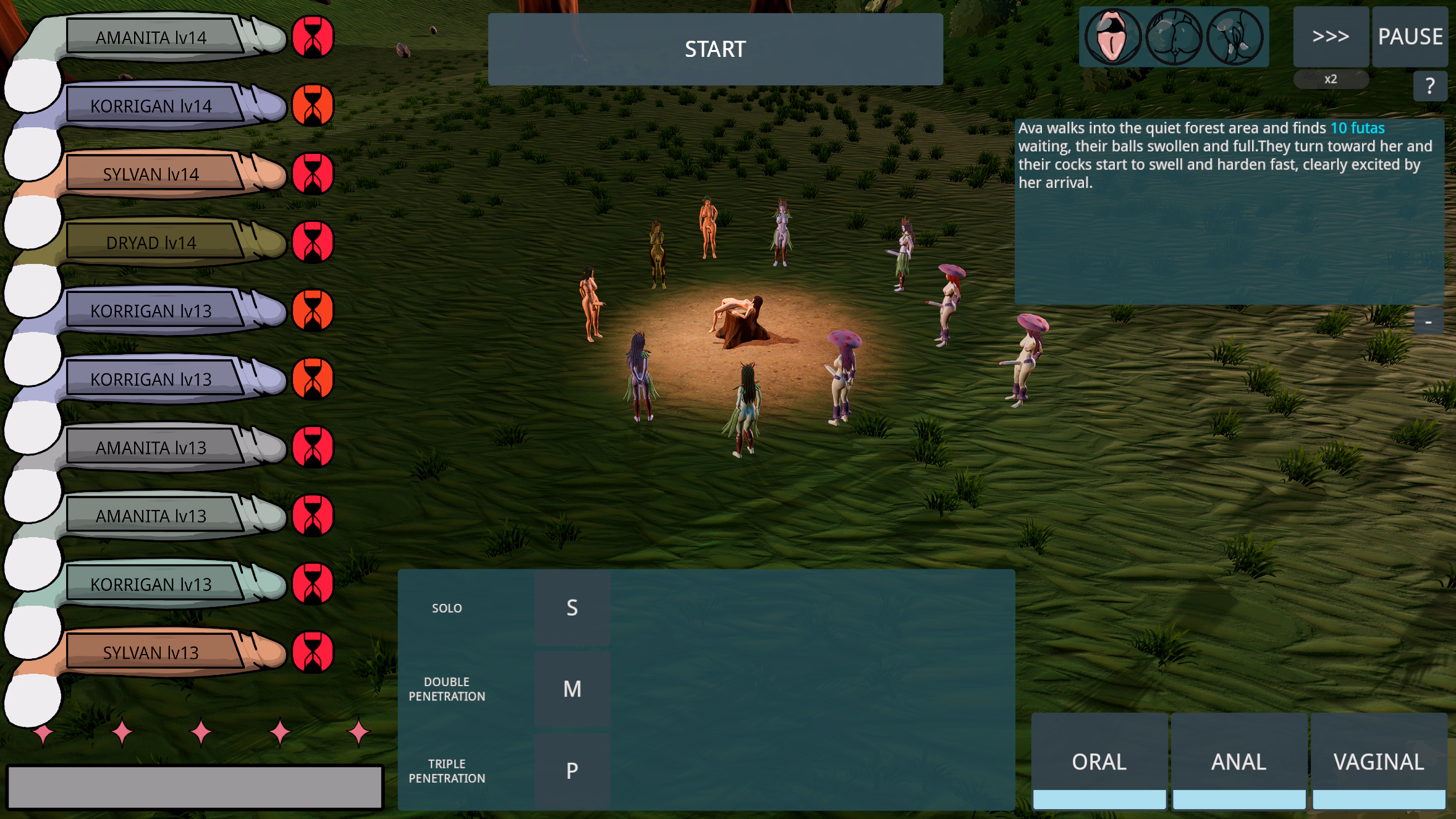Activate the fast-forward speed button
The height and width of the screenshot is (819, 1456).
[1330, 37]
